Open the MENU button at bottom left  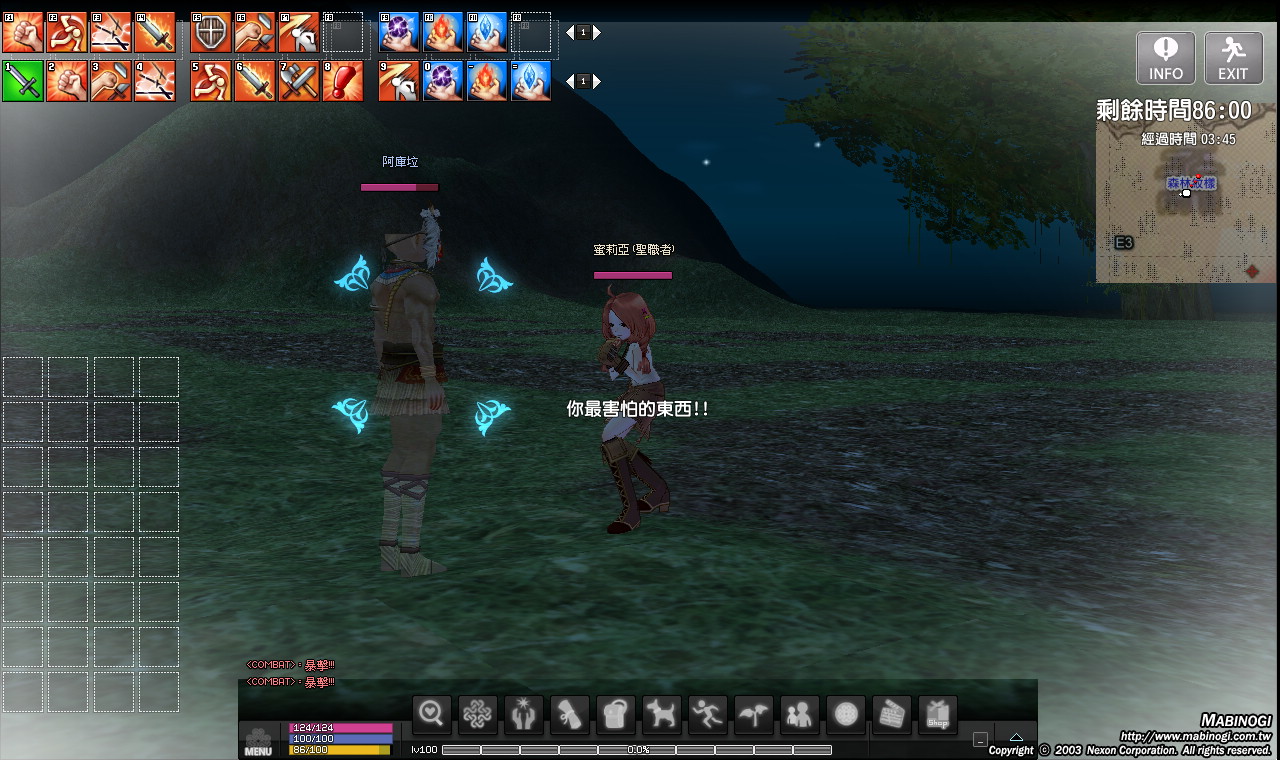(x=258, y=744)
